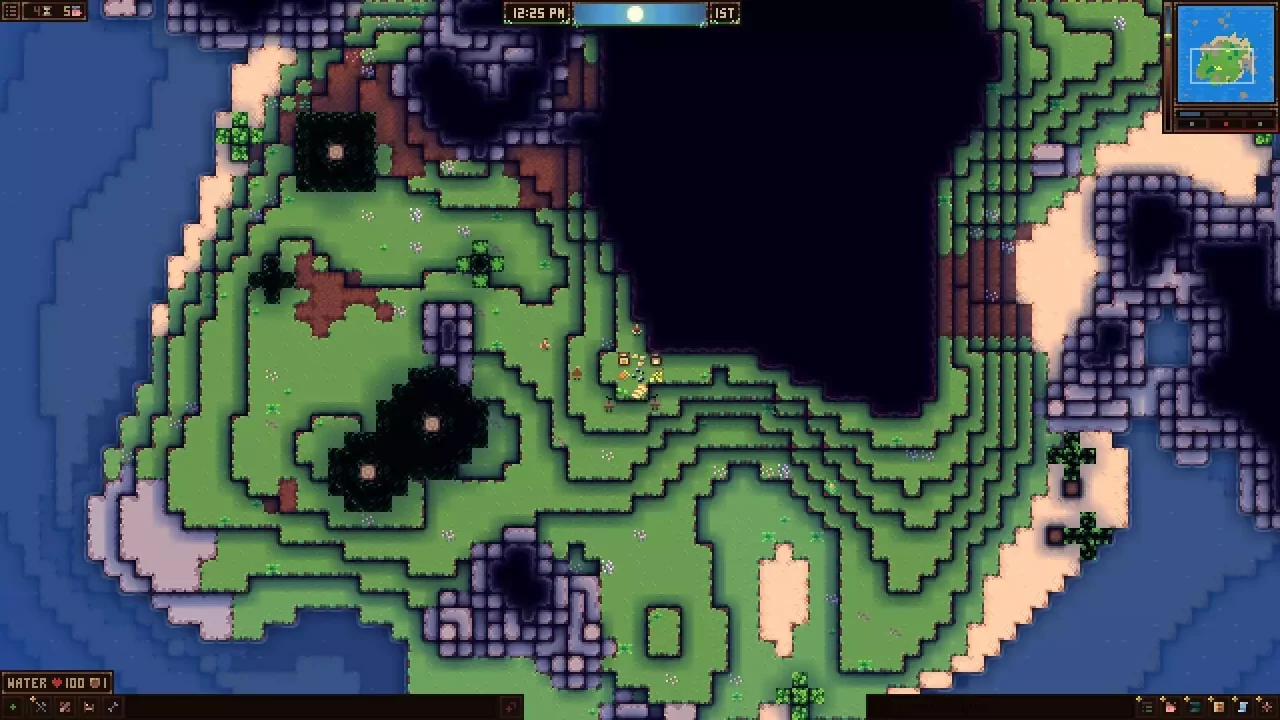The height and width of the screenshot is (720, 1280).
Task: Open the green plus build menu
Action: (x=13, y=707)
